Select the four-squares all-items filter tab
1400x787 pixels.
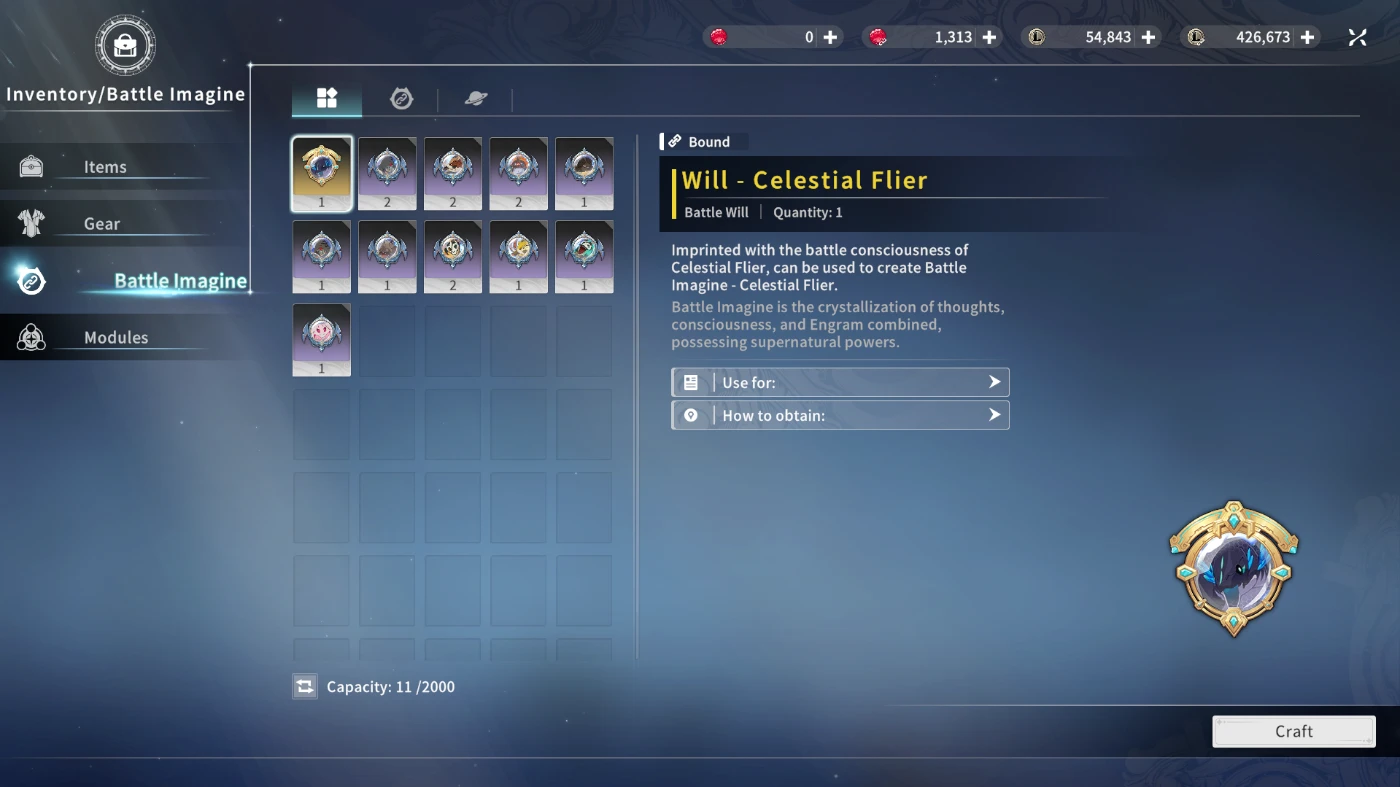(327, 98)
